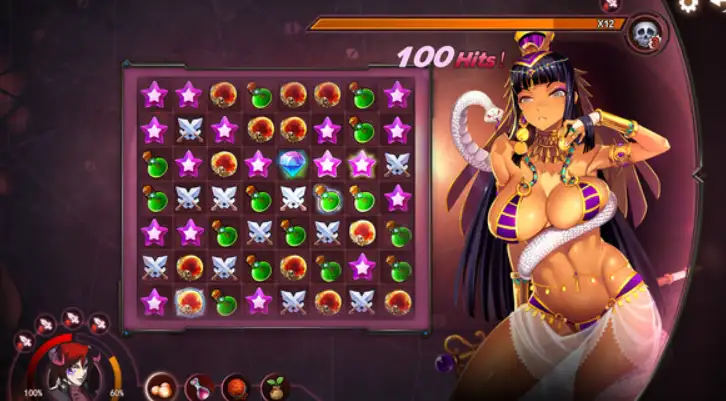Activate the sprouting seed bag item
Viewport: 726px width, 401px height.
(274, 386)
